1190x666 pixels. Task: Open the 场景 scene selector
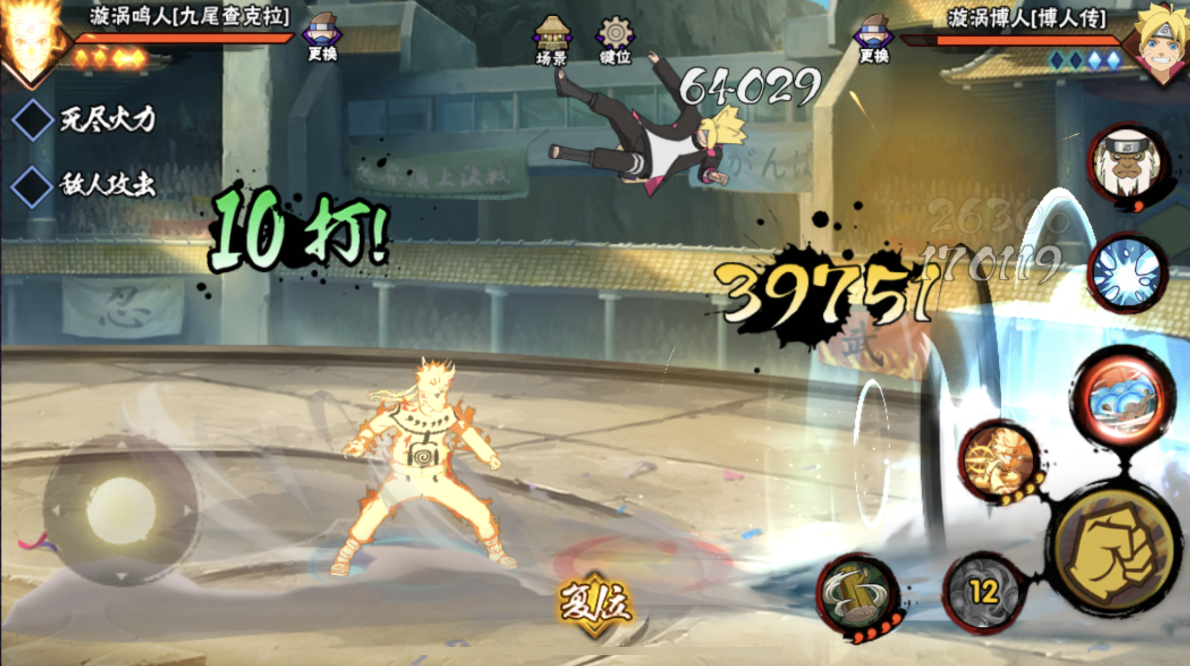pos(552,41)
